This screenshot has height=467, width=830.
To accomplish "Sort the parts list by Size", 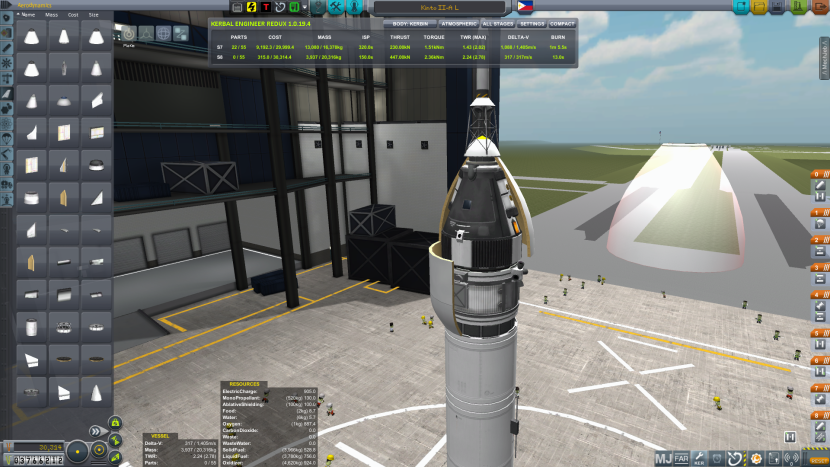I will (x=94, y=15).
